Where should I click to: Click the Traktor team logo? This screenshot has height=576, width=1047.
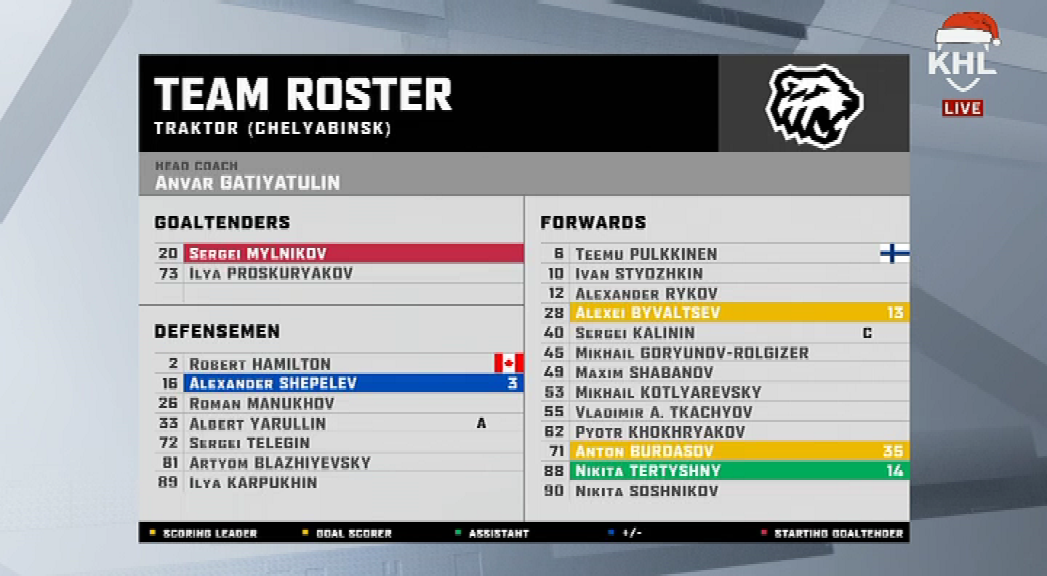tap(814, 106)
